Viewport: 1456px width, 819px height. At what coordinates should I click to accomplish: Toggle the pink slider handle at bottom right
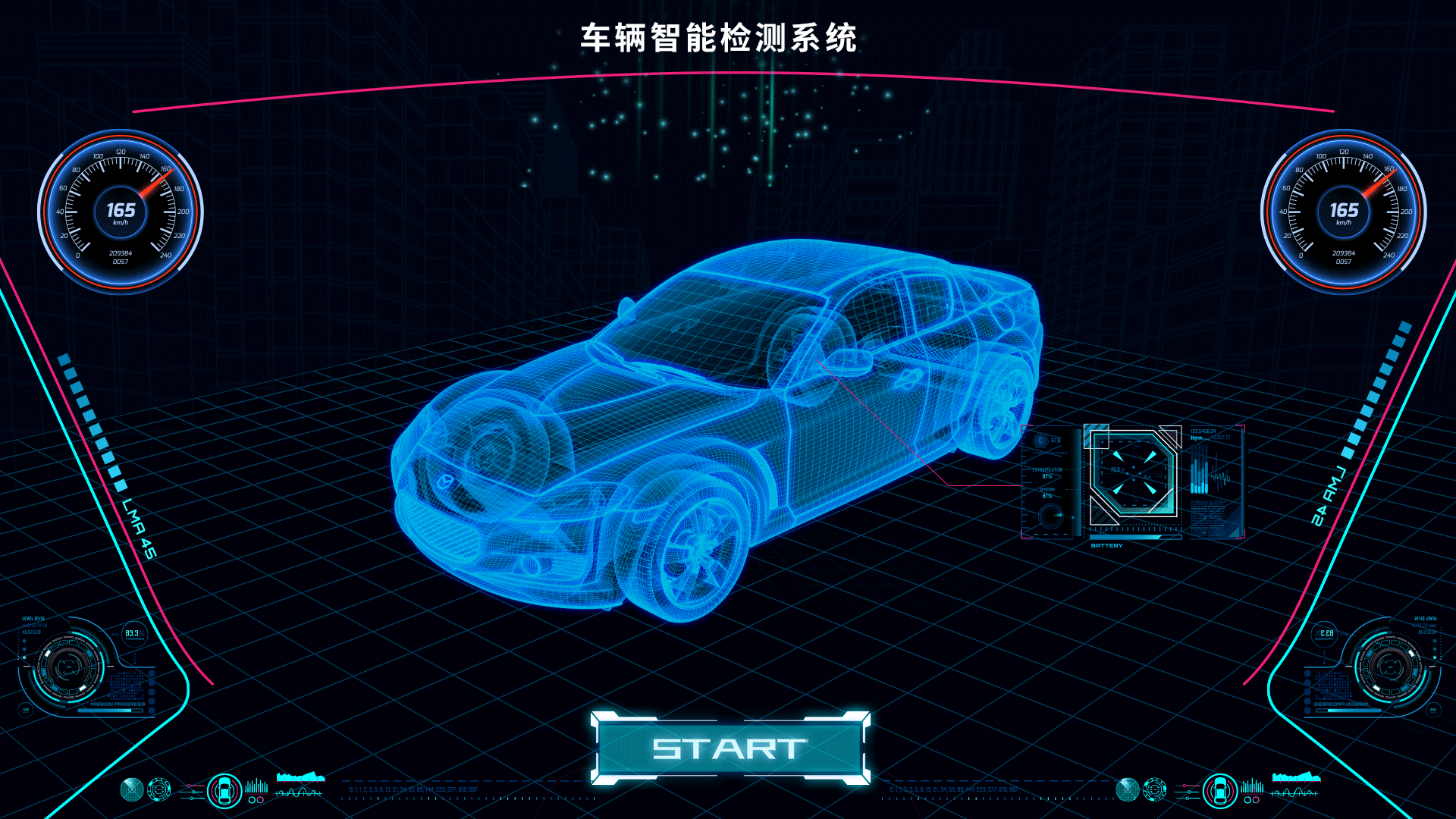tap(1185, 786)
